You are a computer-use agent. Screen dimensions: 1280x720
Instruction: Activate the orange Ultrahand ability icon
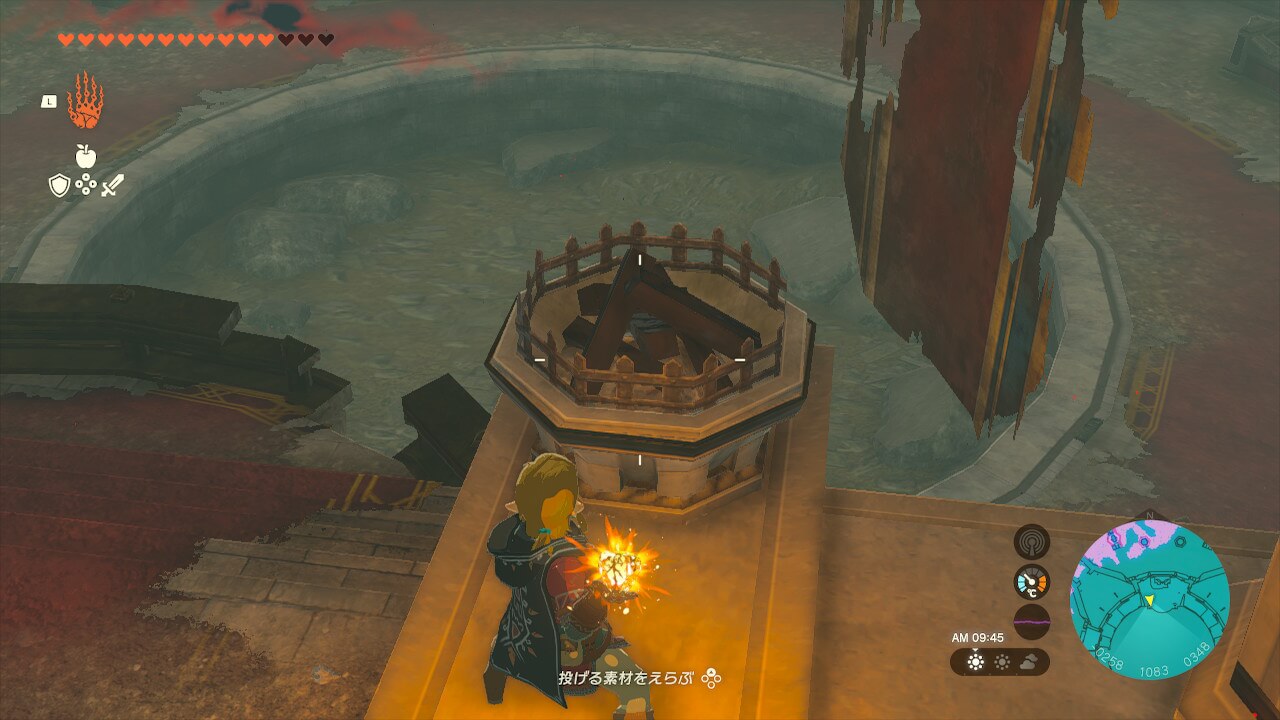[85, 101]
